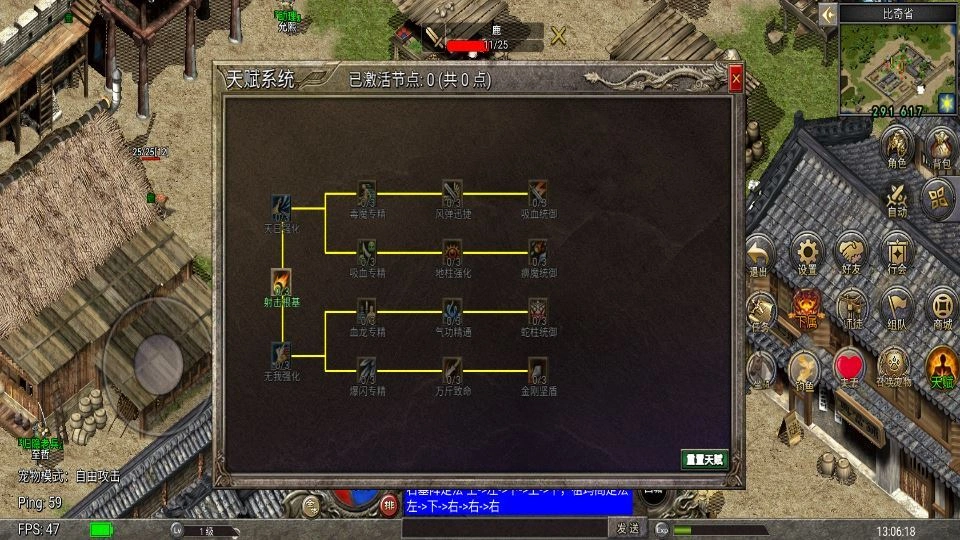This screenshot has width=960, height=540.
Task: Choose the 风弹迅捷 talent node
Action: point(452,193)
